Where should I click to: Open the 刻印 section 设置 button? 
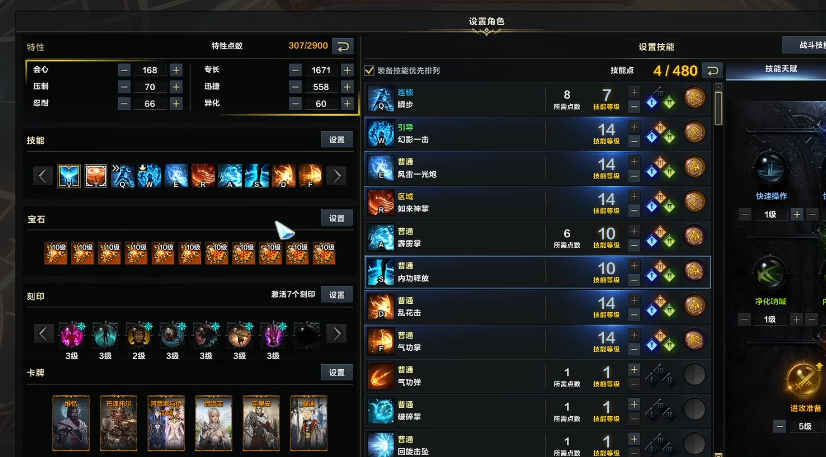point(336,295)
